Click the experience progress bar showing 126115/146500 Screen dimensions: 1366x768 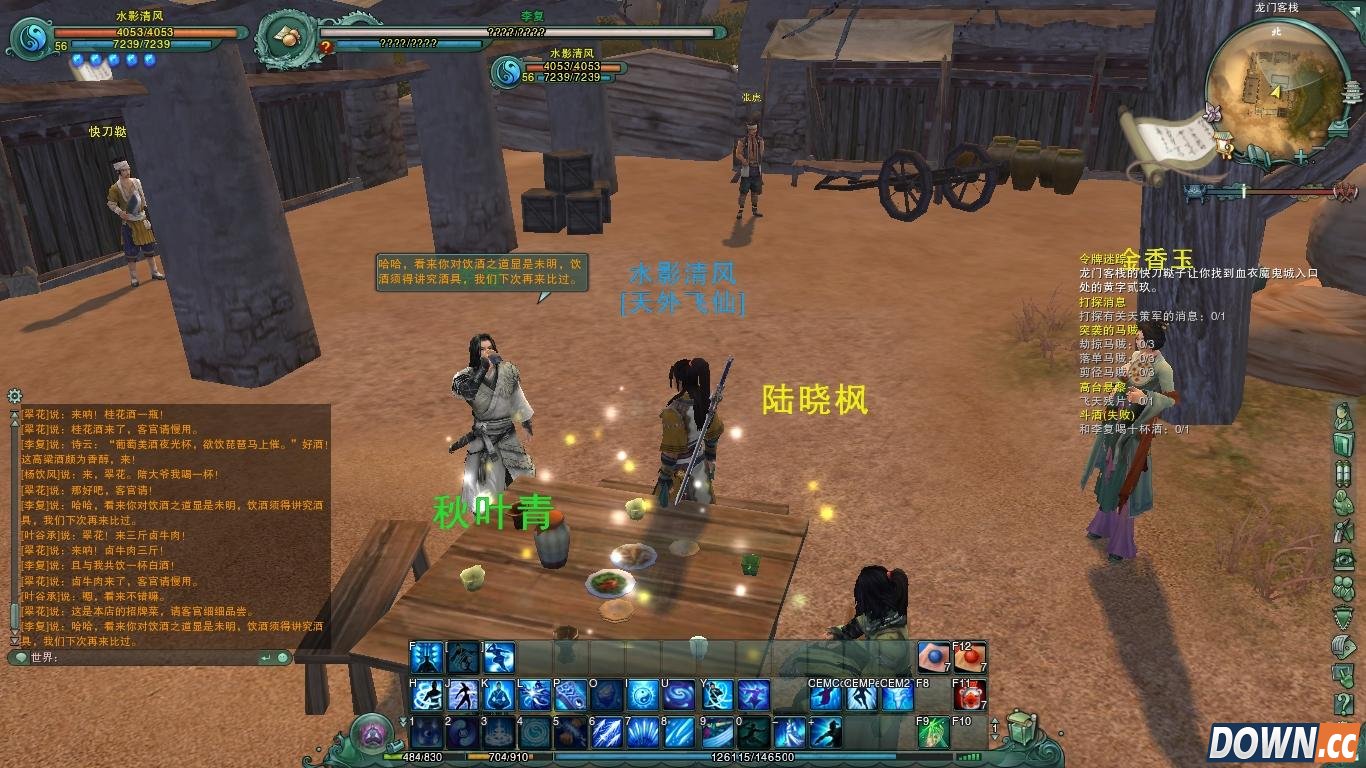[x=748, y=757]
